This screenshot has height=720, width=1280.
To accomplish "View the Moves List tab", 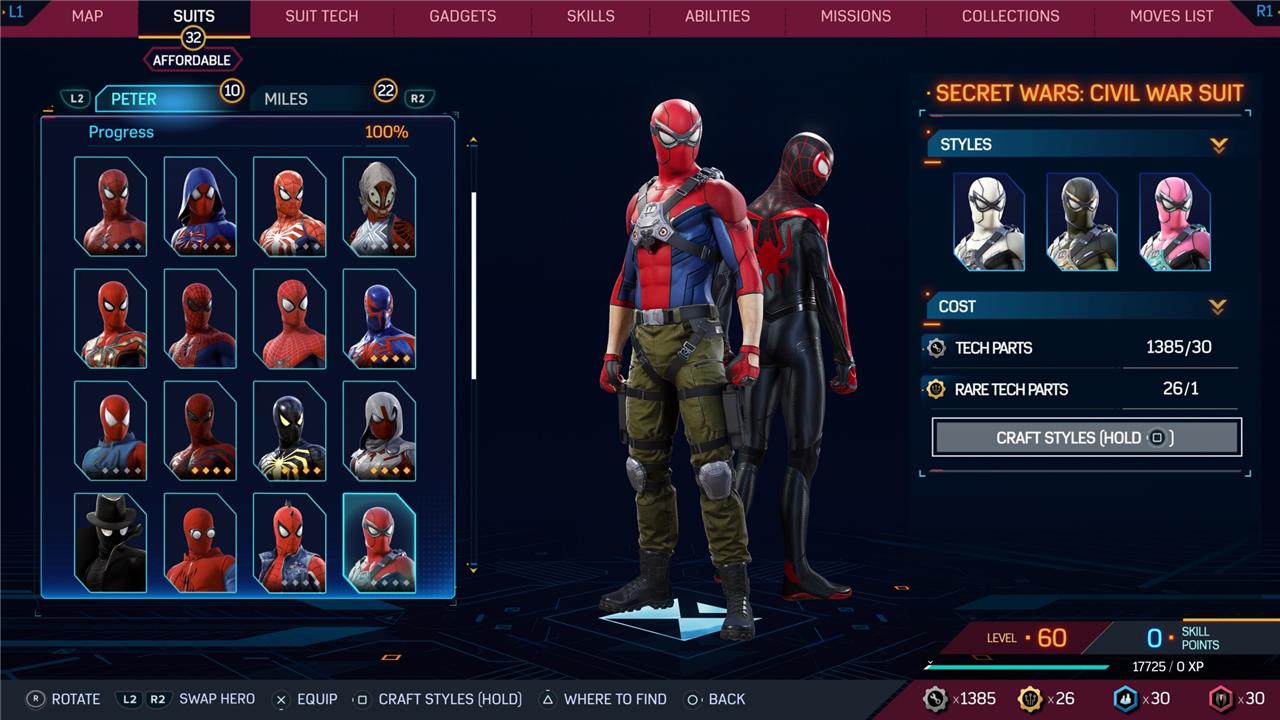I will click(x=1171, y=16).
